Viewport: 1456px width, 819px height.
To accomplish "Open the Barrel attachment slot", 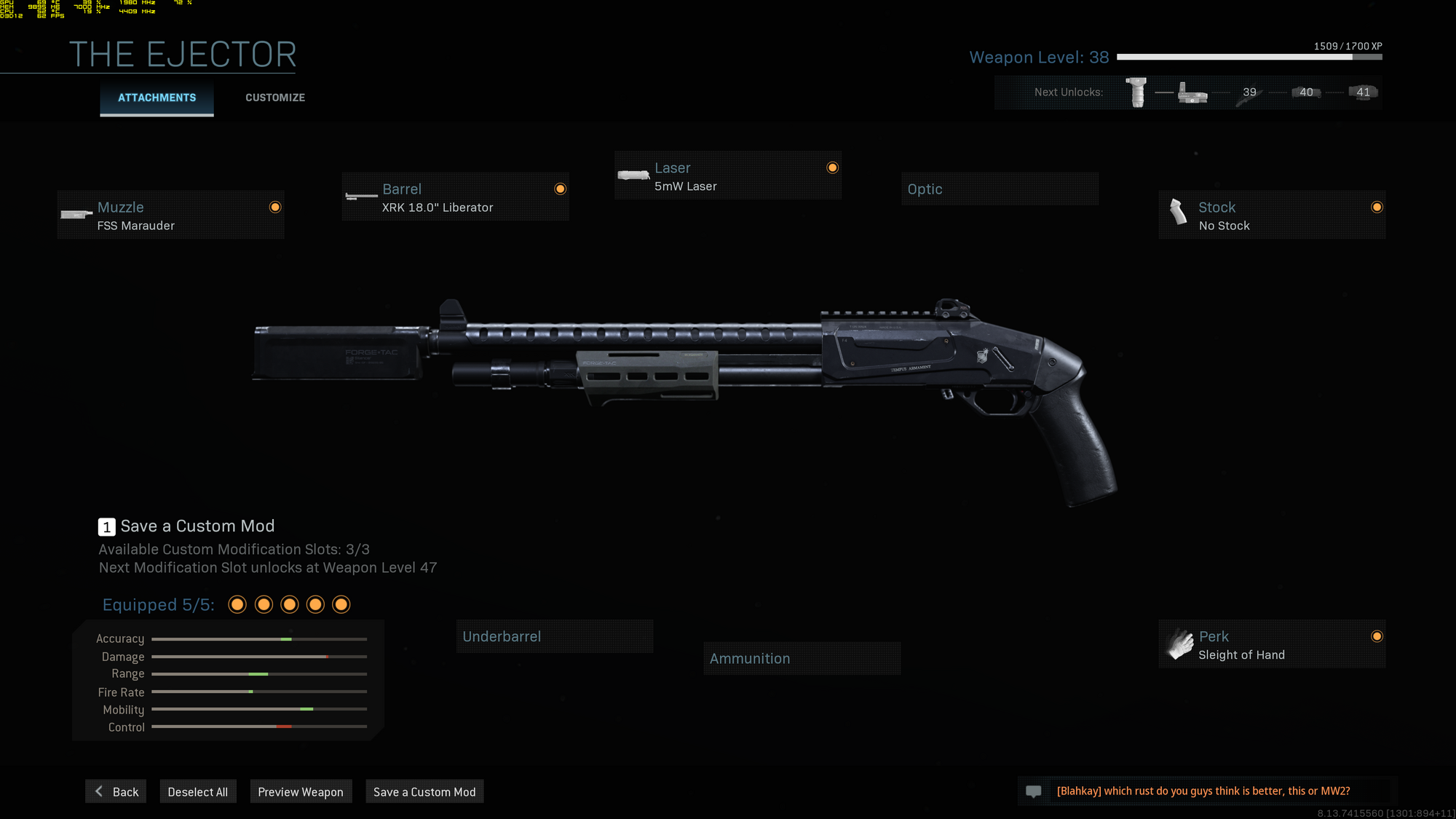I will tap(455, 197).
